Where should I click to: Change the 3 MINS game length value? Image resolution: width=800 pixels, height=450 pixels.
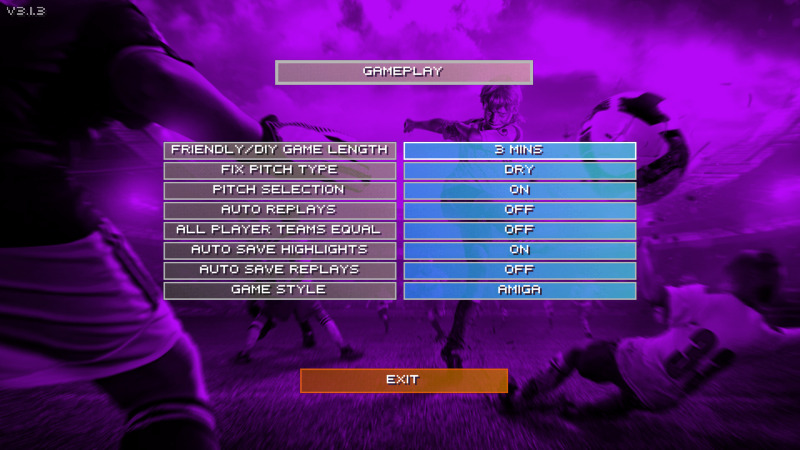click(x=519, y=150)
